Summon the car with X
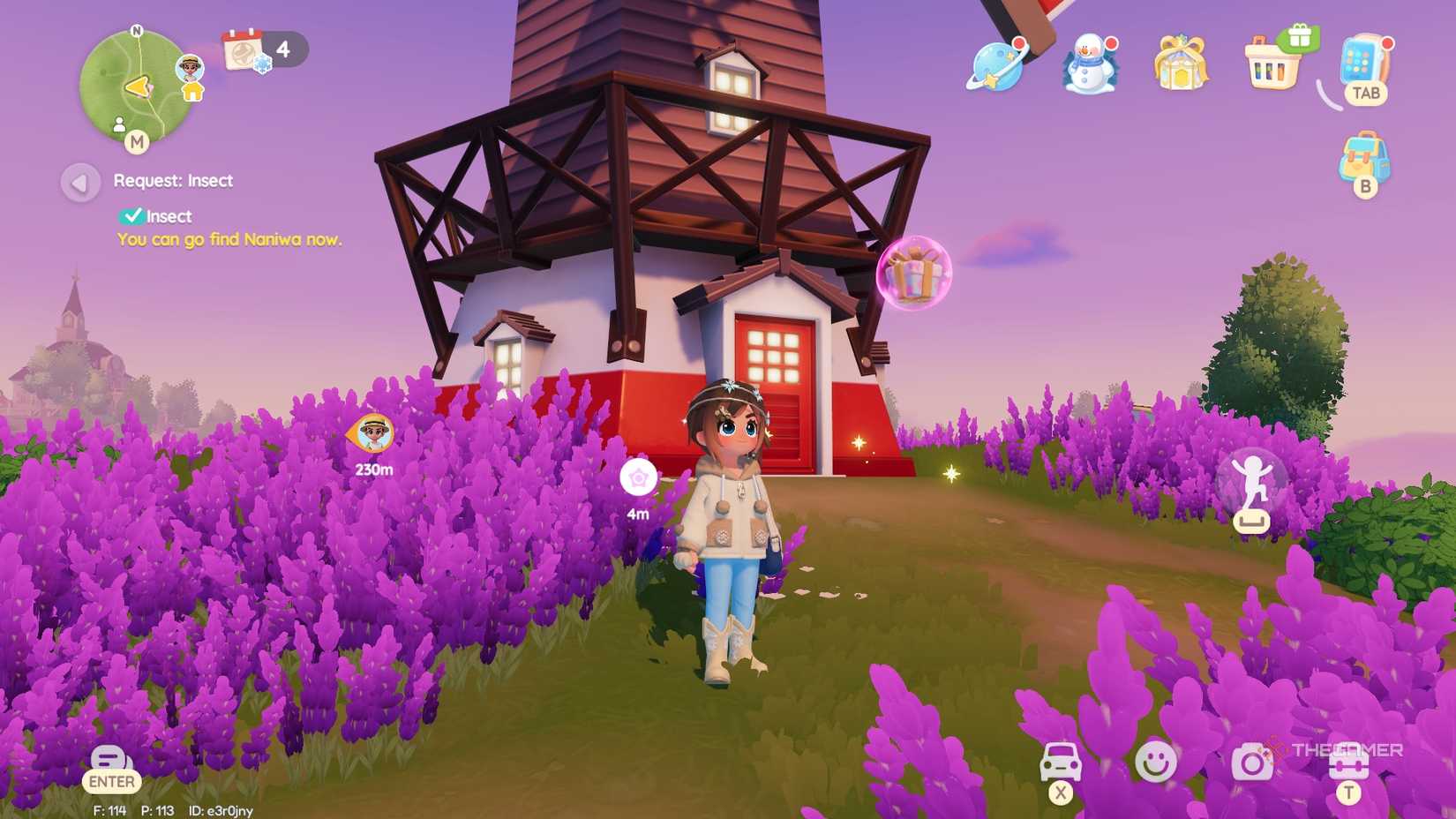The width and height of the screenshot is (1456, 819). 1062,761
